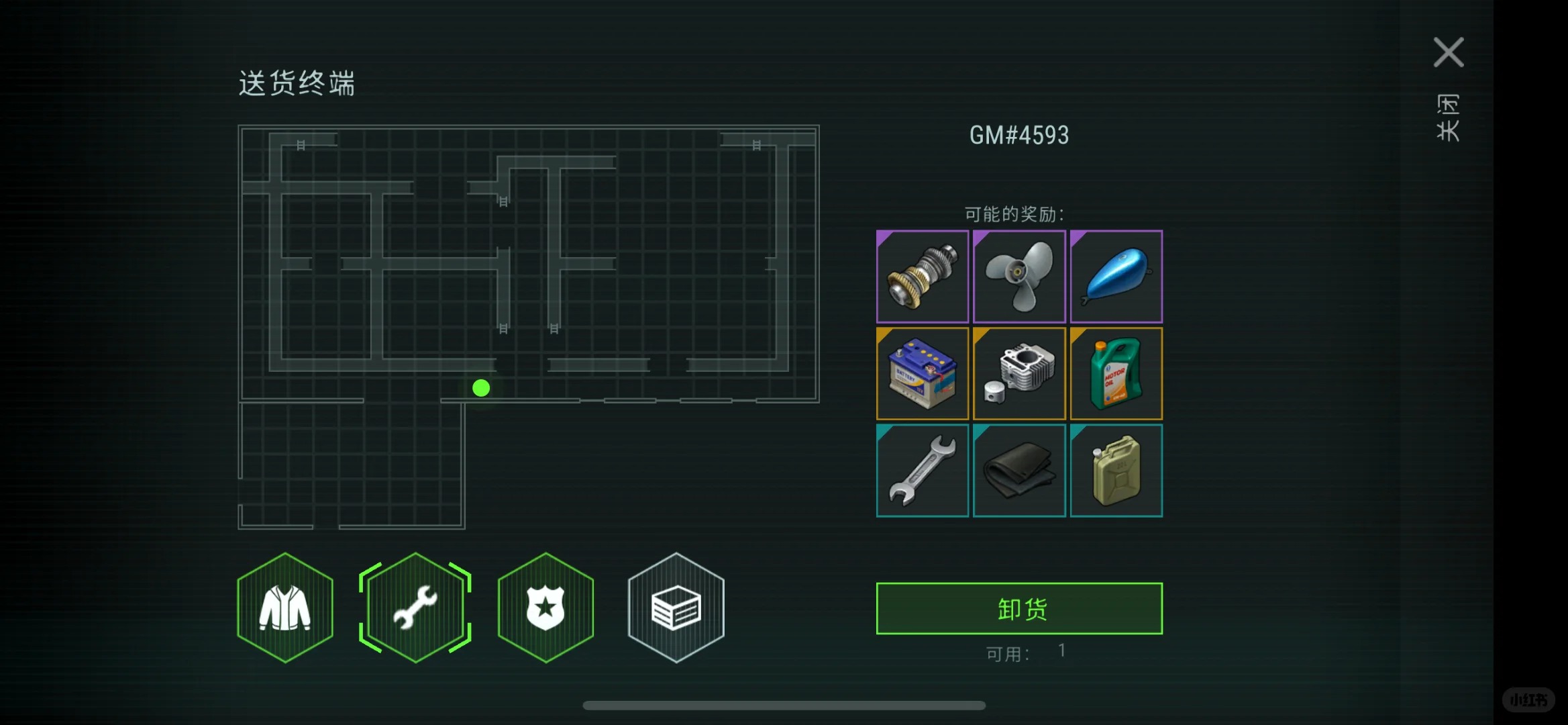
Task: Select the blue fuel tank reward
Action: [x=1116, y=277]
